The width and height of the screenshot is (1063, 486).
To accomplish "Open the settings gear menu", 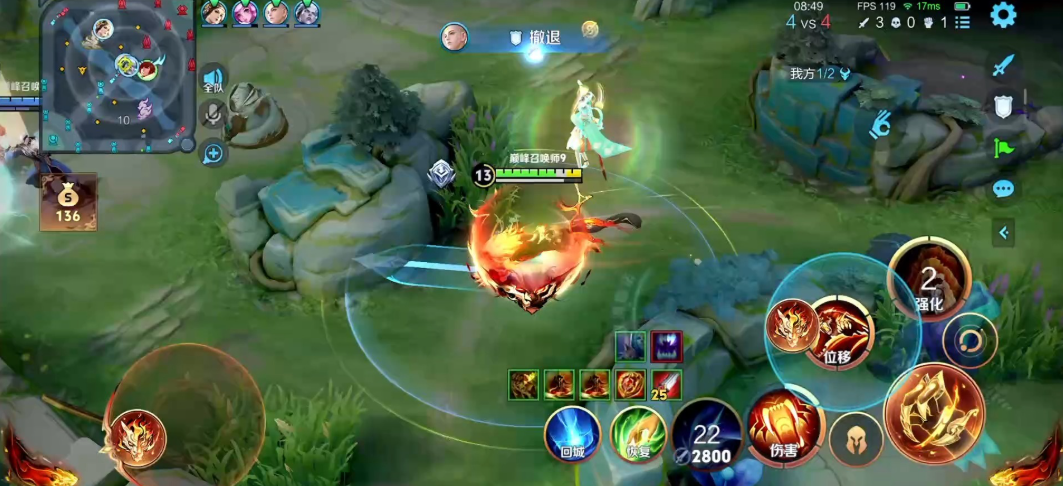I will click(x=1003, y=15).
